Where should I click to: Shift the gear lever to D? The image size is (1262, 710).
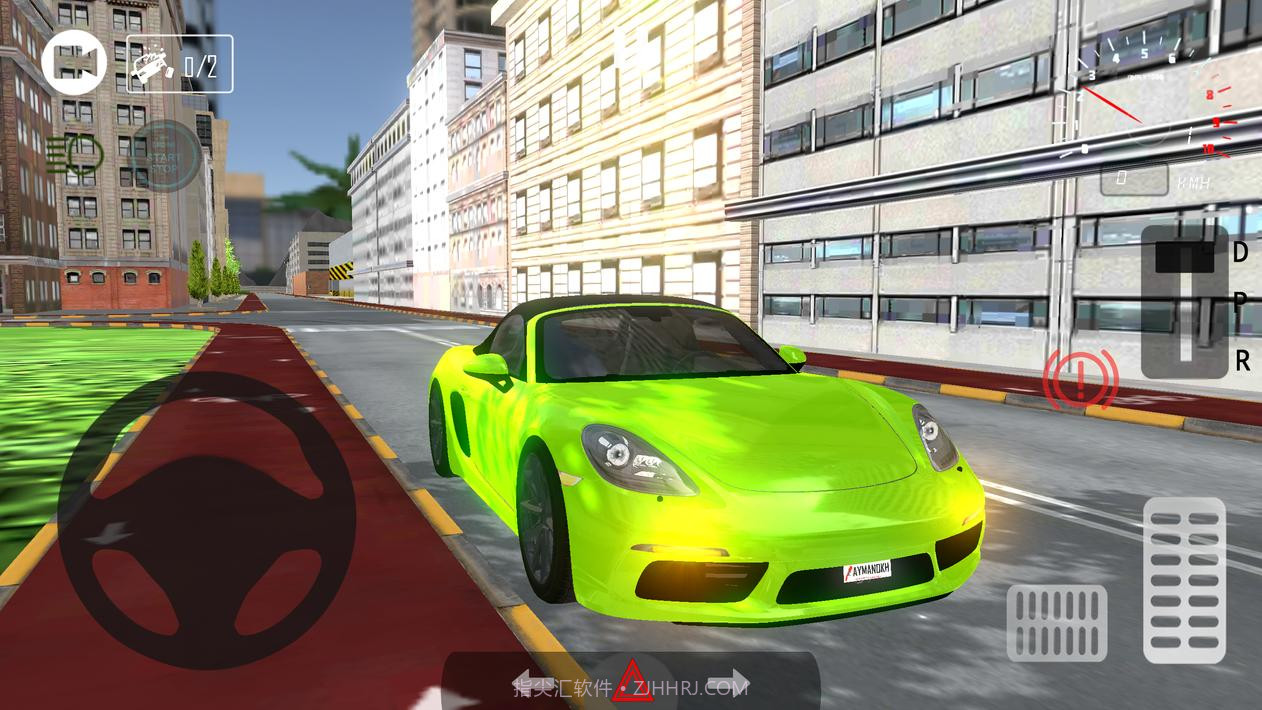tap(1240, 252)
